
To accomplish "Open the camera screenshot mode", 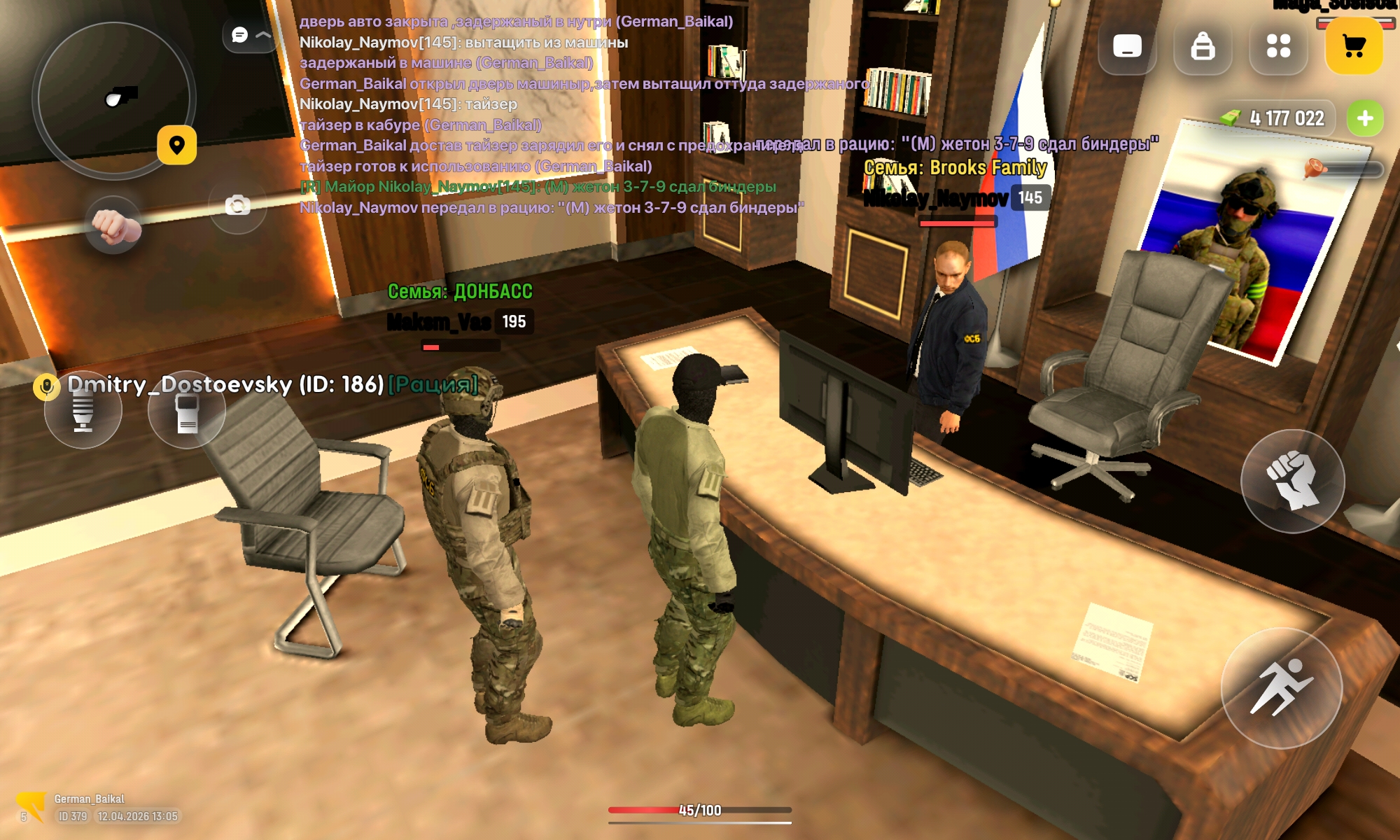I will tap(237, 205).
